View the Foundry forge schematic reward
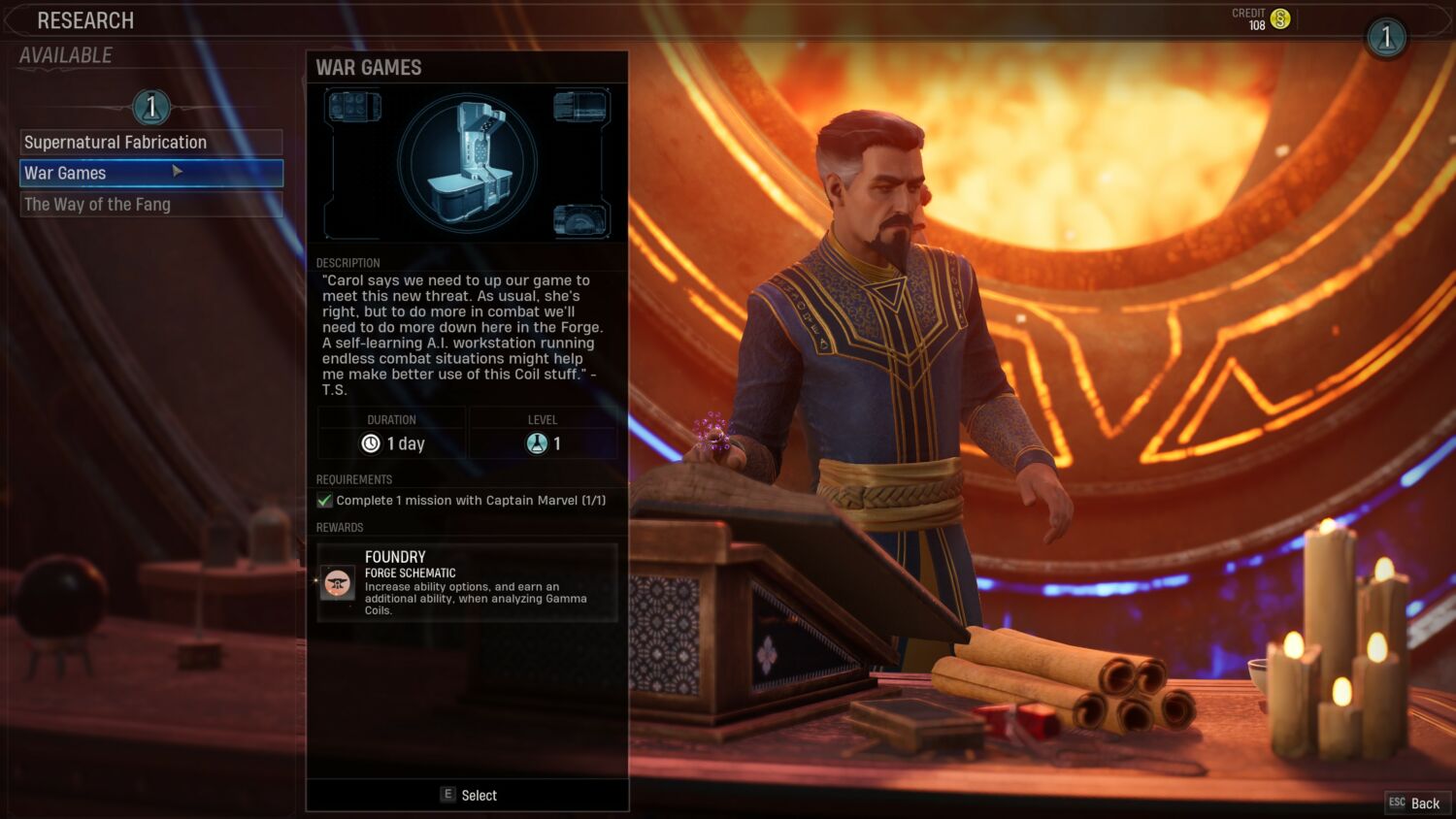This screenshot has height=819, width=1456. tap(467, 582)
